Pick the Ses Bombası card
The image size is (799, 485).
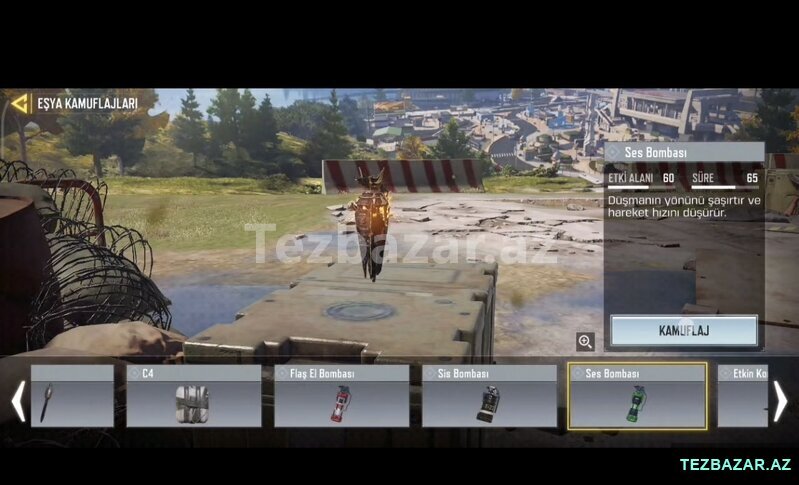coord(637,396)
